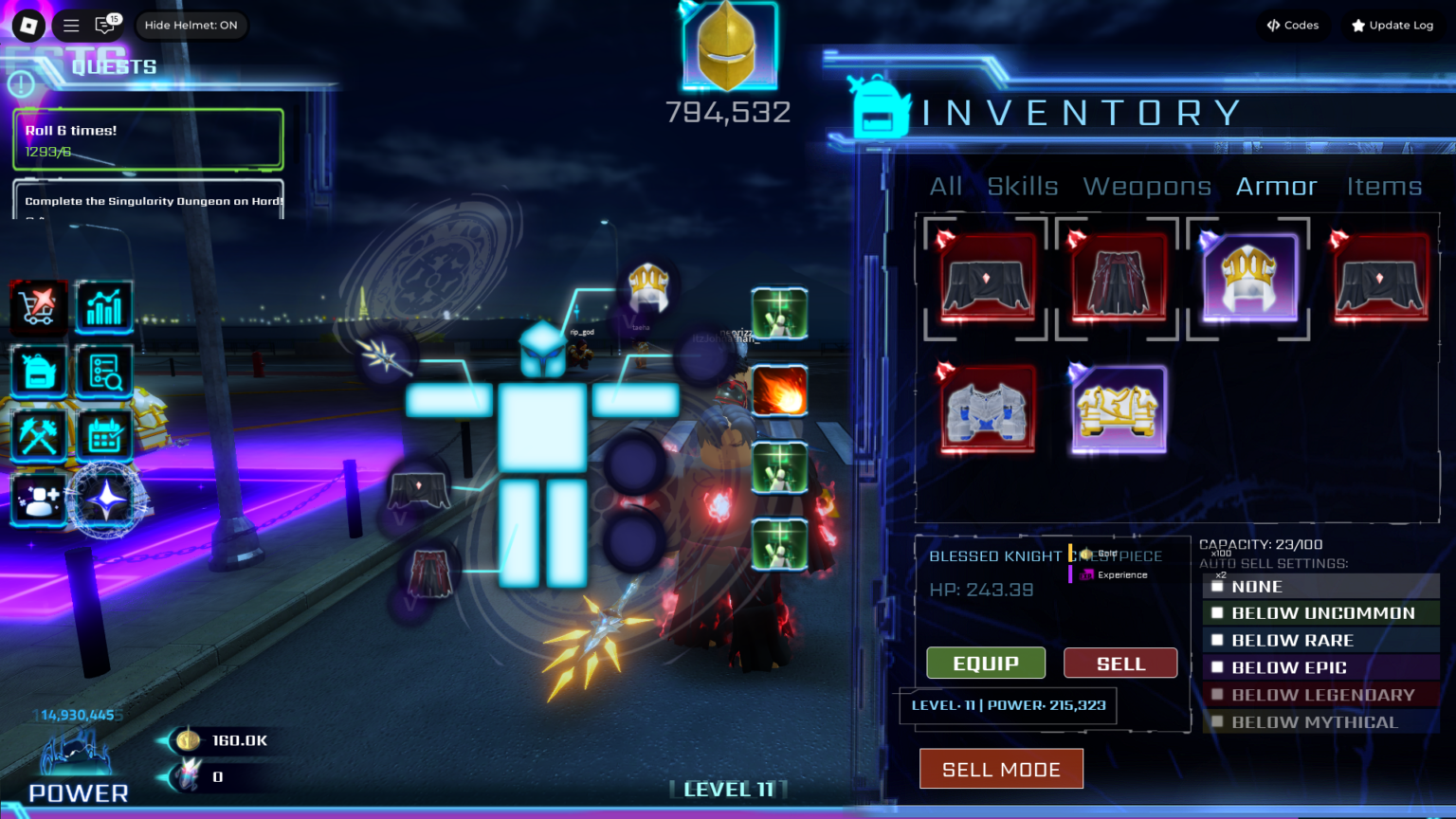This screenshot has height=819, width=1456.
Task: Tick the Below Uncommon auto sell option
Action: [x=1218, y=613]
